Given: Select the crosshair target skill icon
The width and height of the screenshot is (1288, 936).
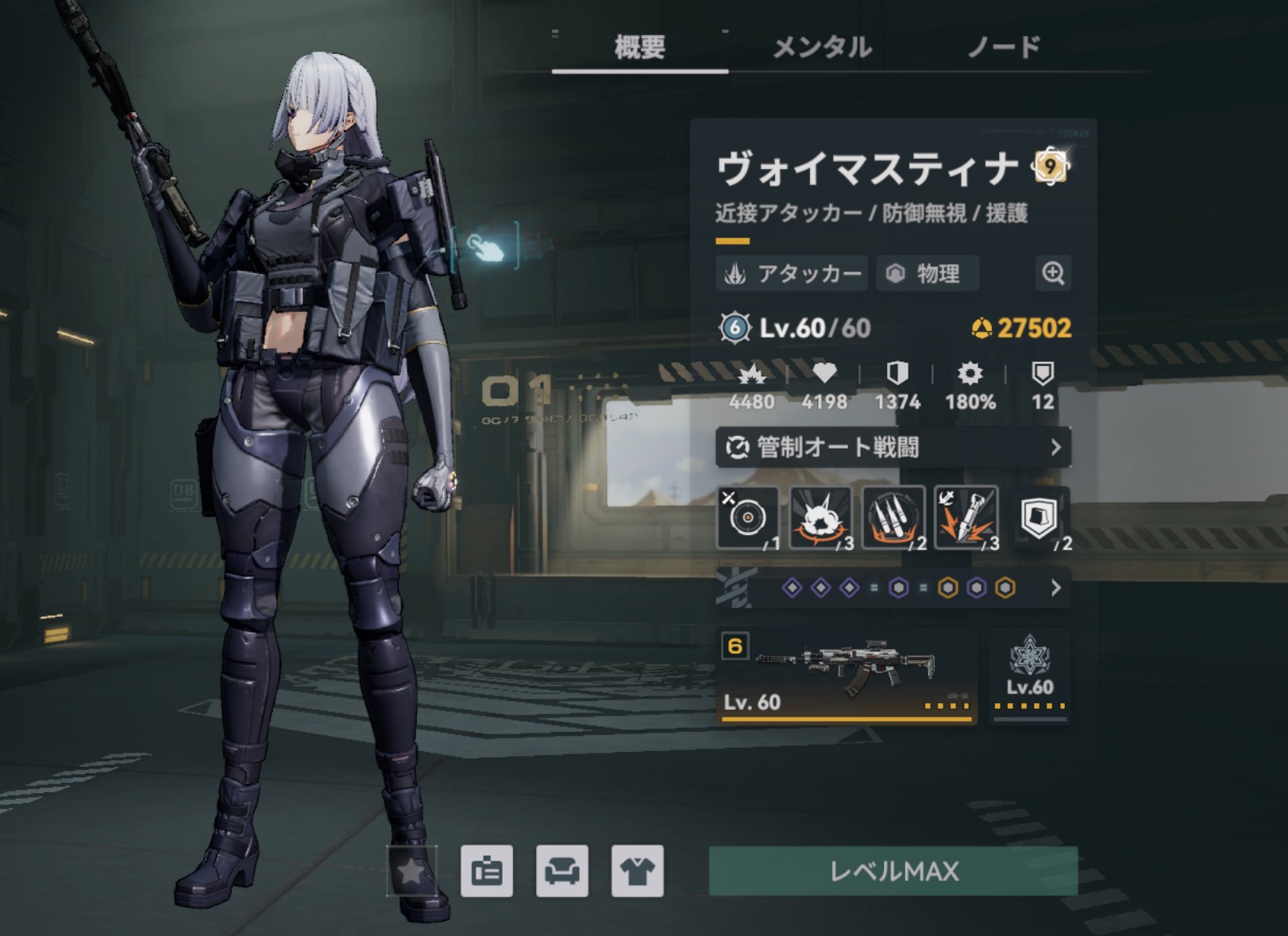Looking at the screenshot, I should (747, 518).
